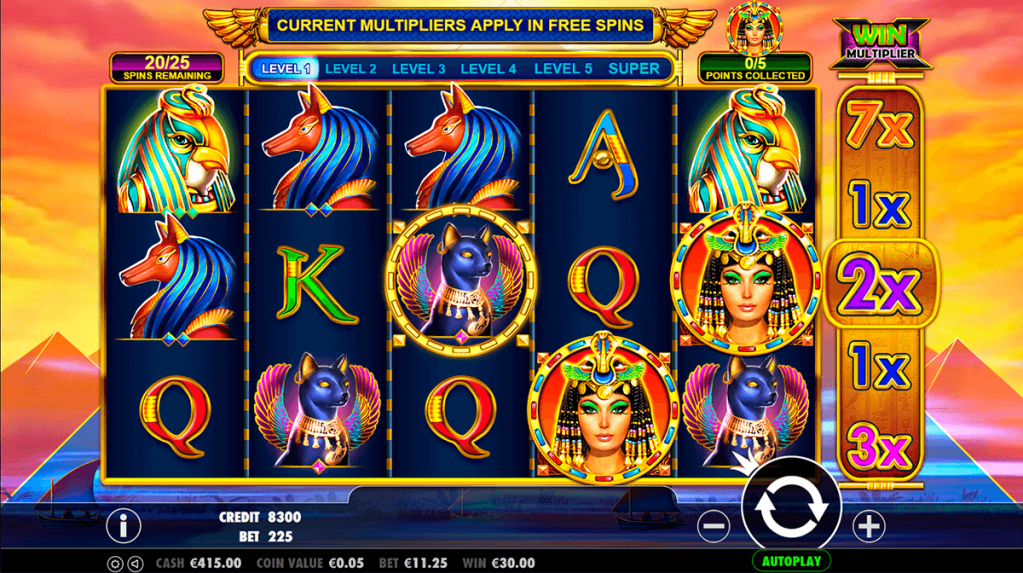Spin the reels with the circular arrow button
This screenshot has height=573, width=1023.
[791, 507]
